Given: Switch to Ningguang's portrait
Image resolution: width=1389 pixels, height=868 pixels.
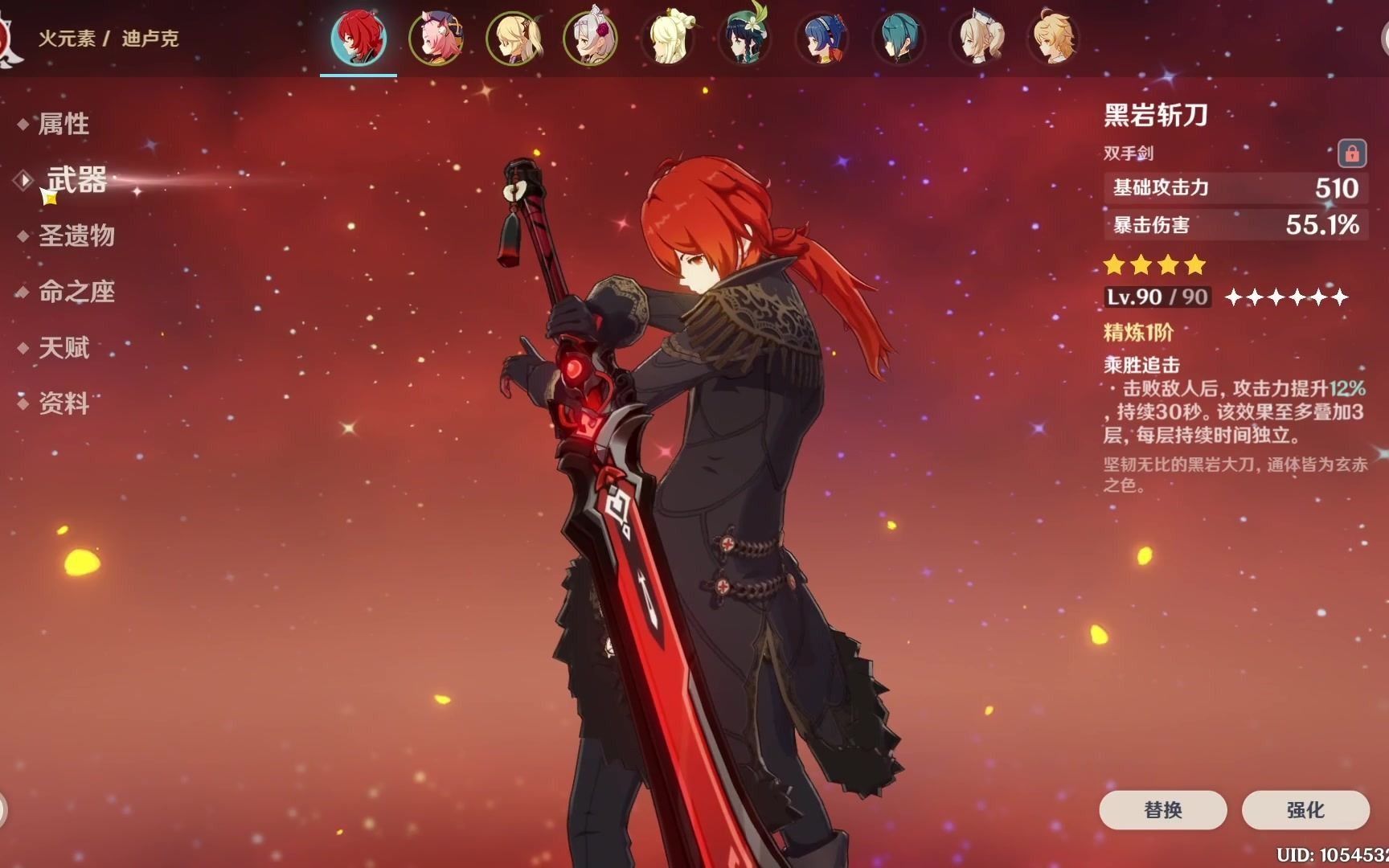Looking at the screenshot, I should [x=668, y=38].
